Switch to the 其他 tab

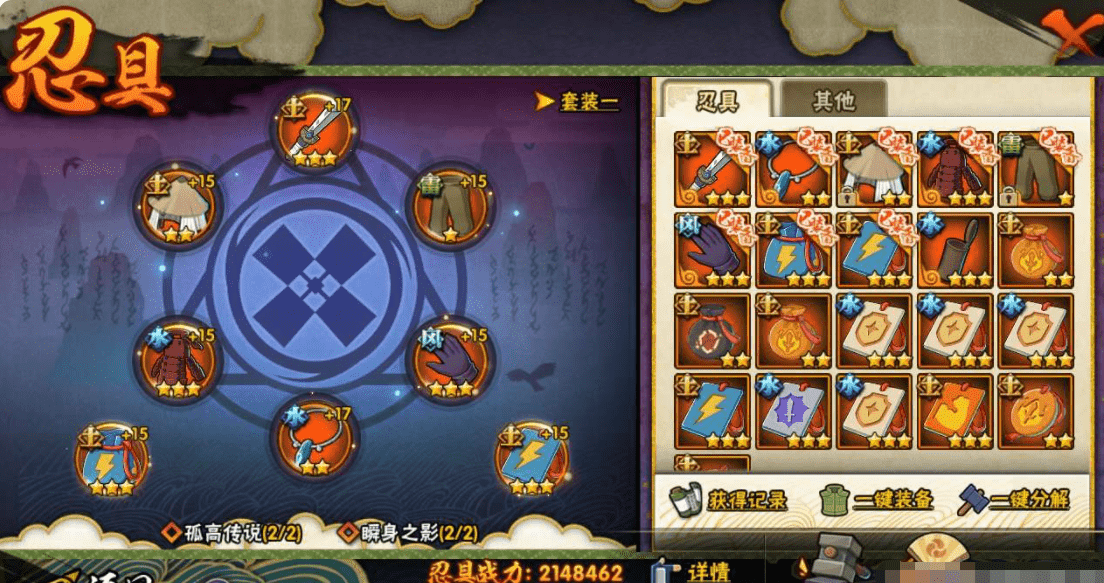coord(833,101)
